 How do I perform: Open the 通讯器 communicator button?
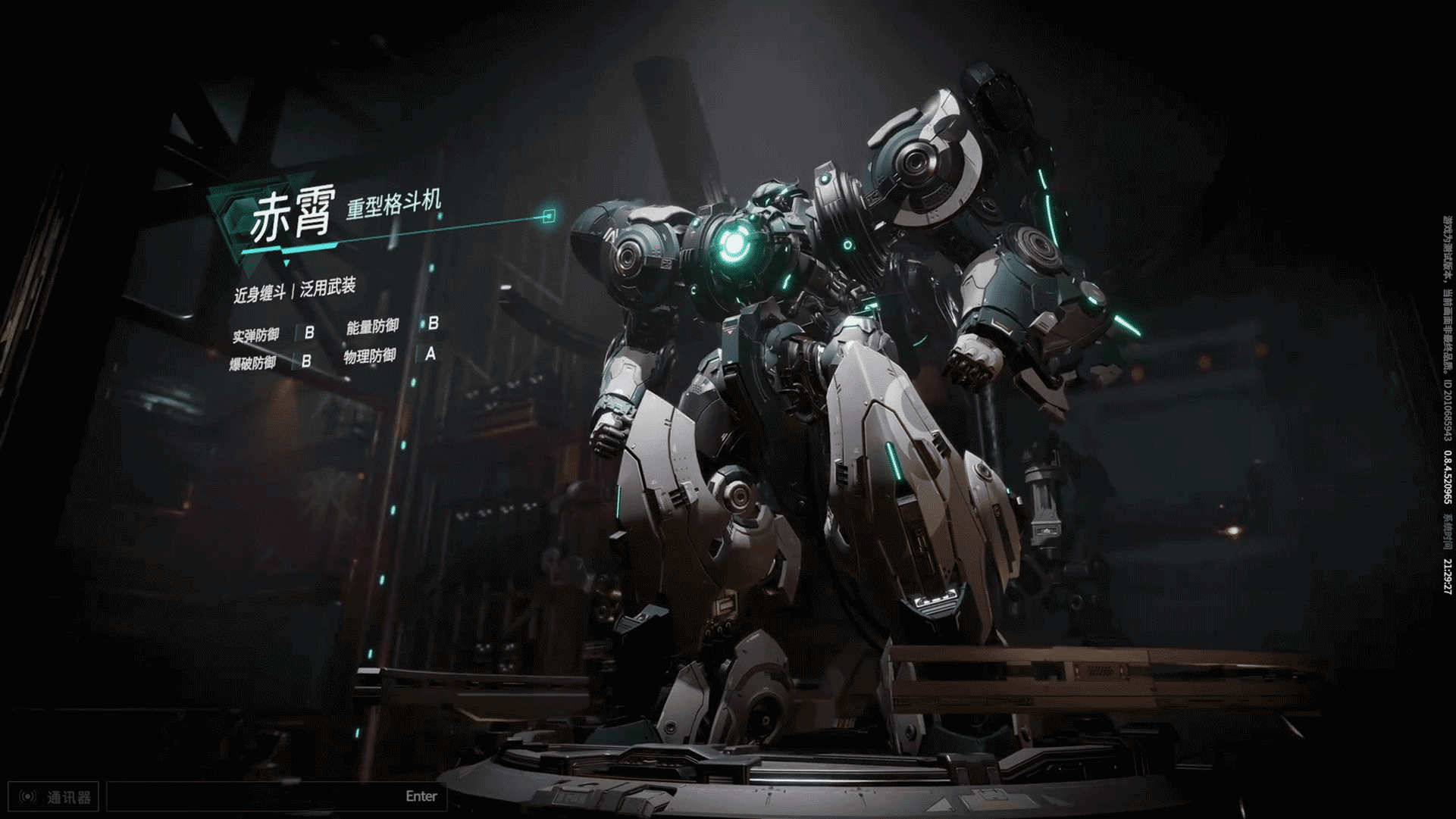pyautogui.click(x=54, y=797)
